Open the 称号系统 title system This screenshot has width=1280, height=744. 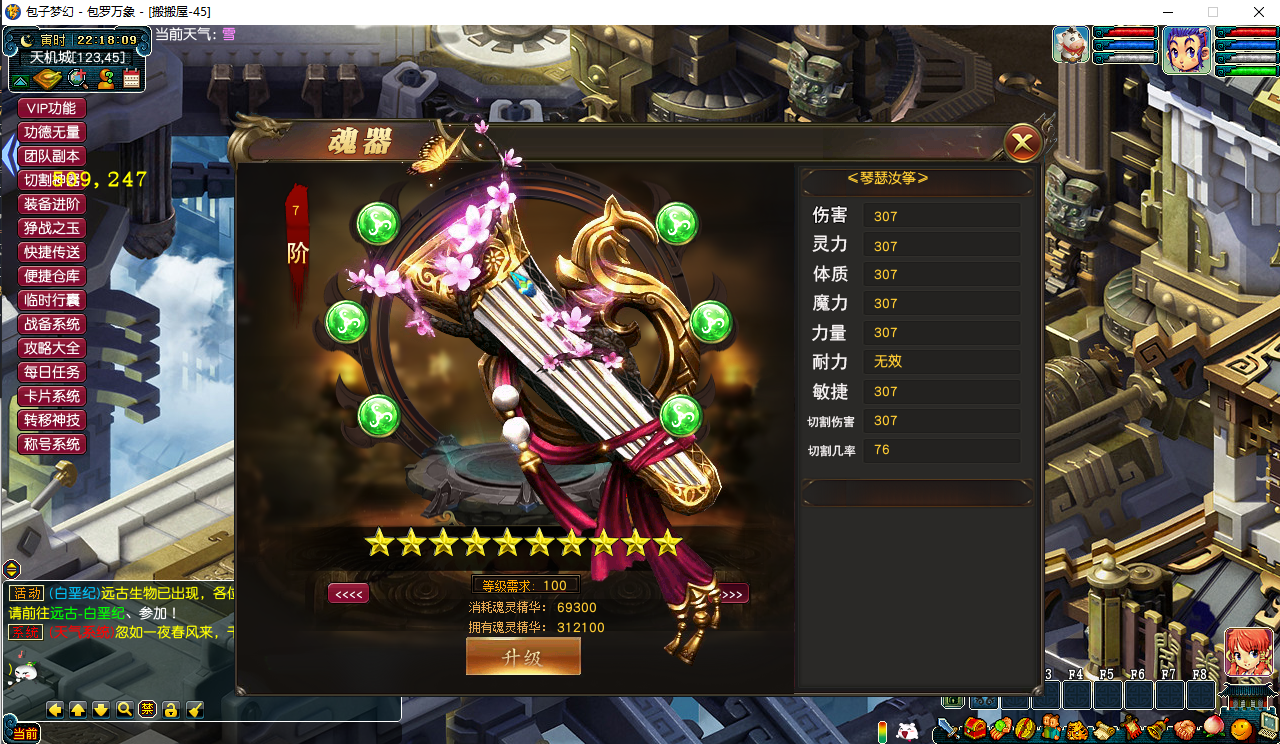click(x=52, y=444)
